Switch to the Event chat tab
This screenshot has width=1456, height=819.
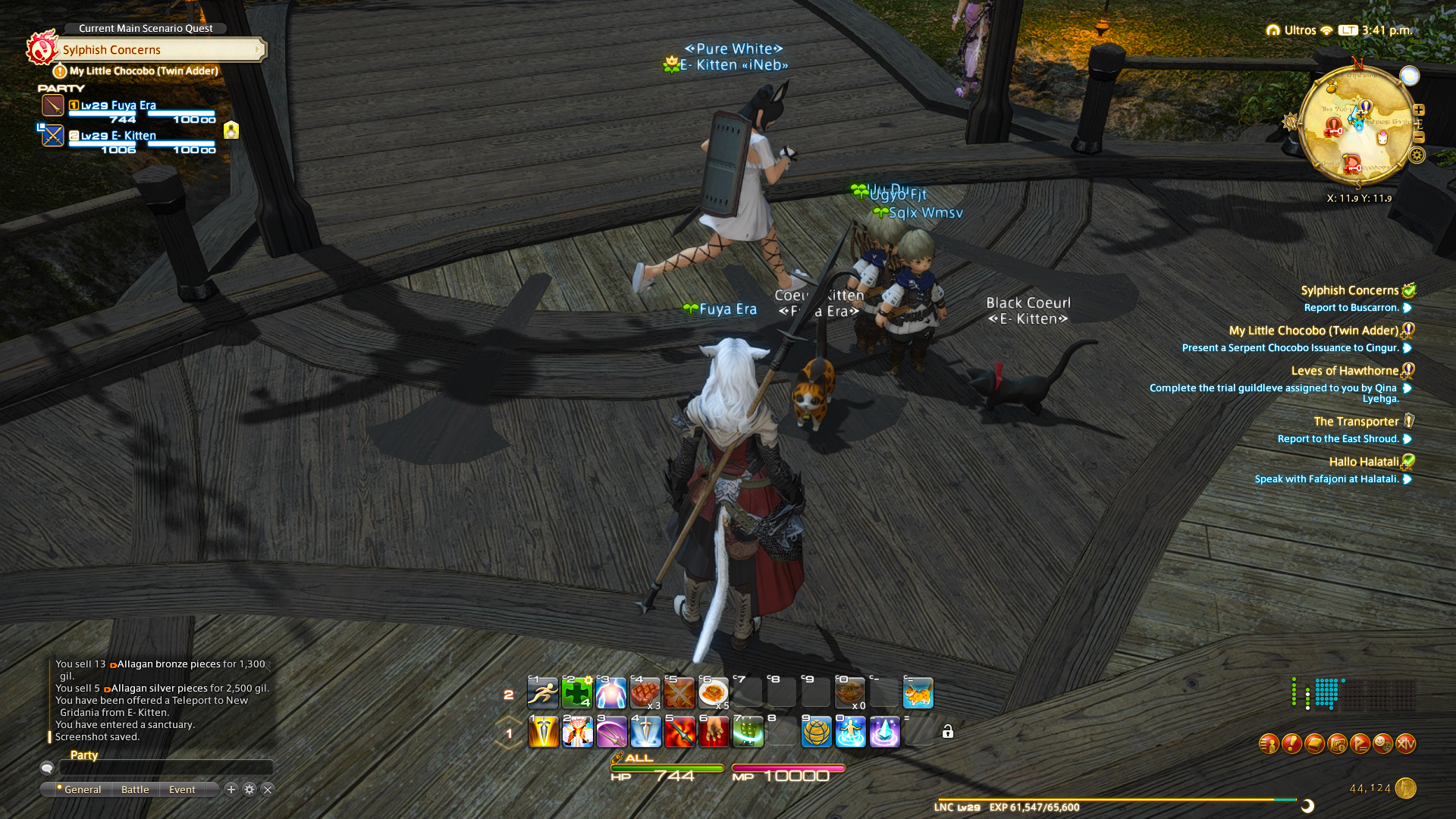(x=182, y=789)
